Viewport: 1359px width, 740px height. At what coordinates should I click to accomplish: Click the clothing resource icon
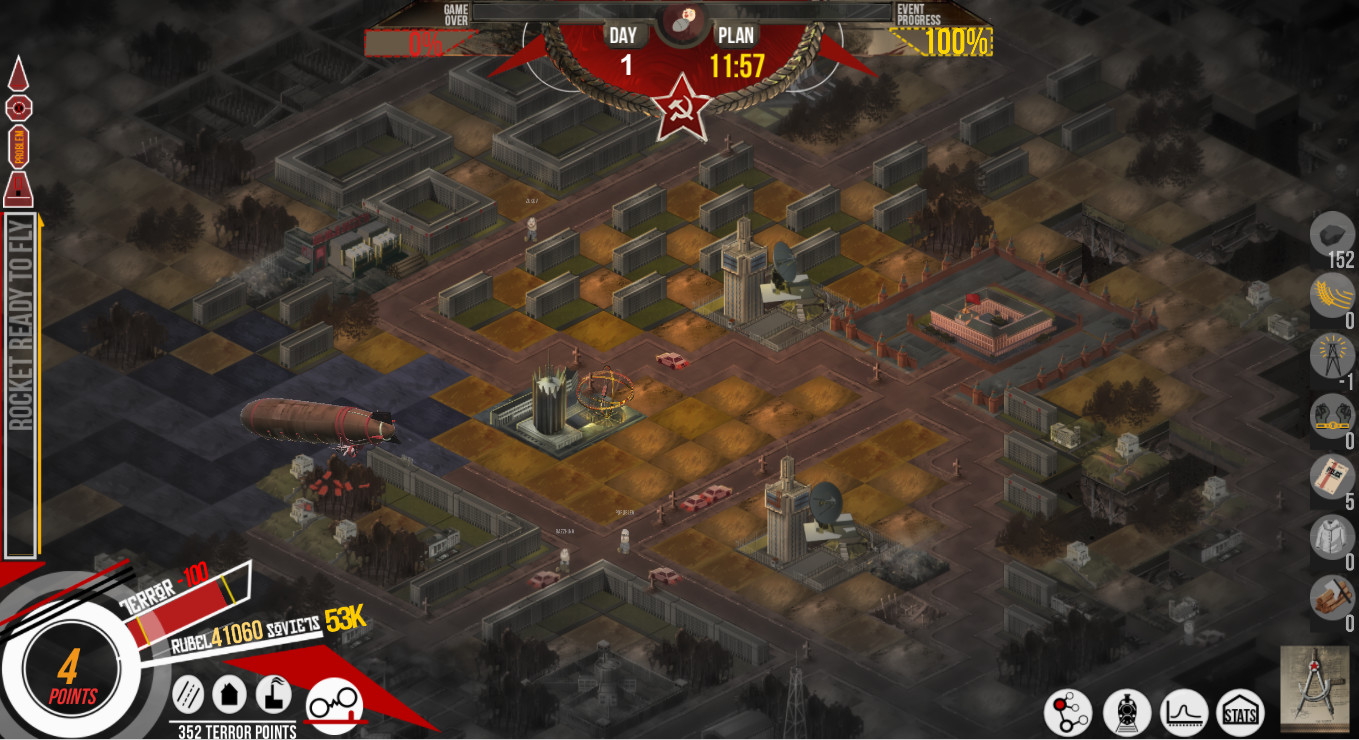1331,535
